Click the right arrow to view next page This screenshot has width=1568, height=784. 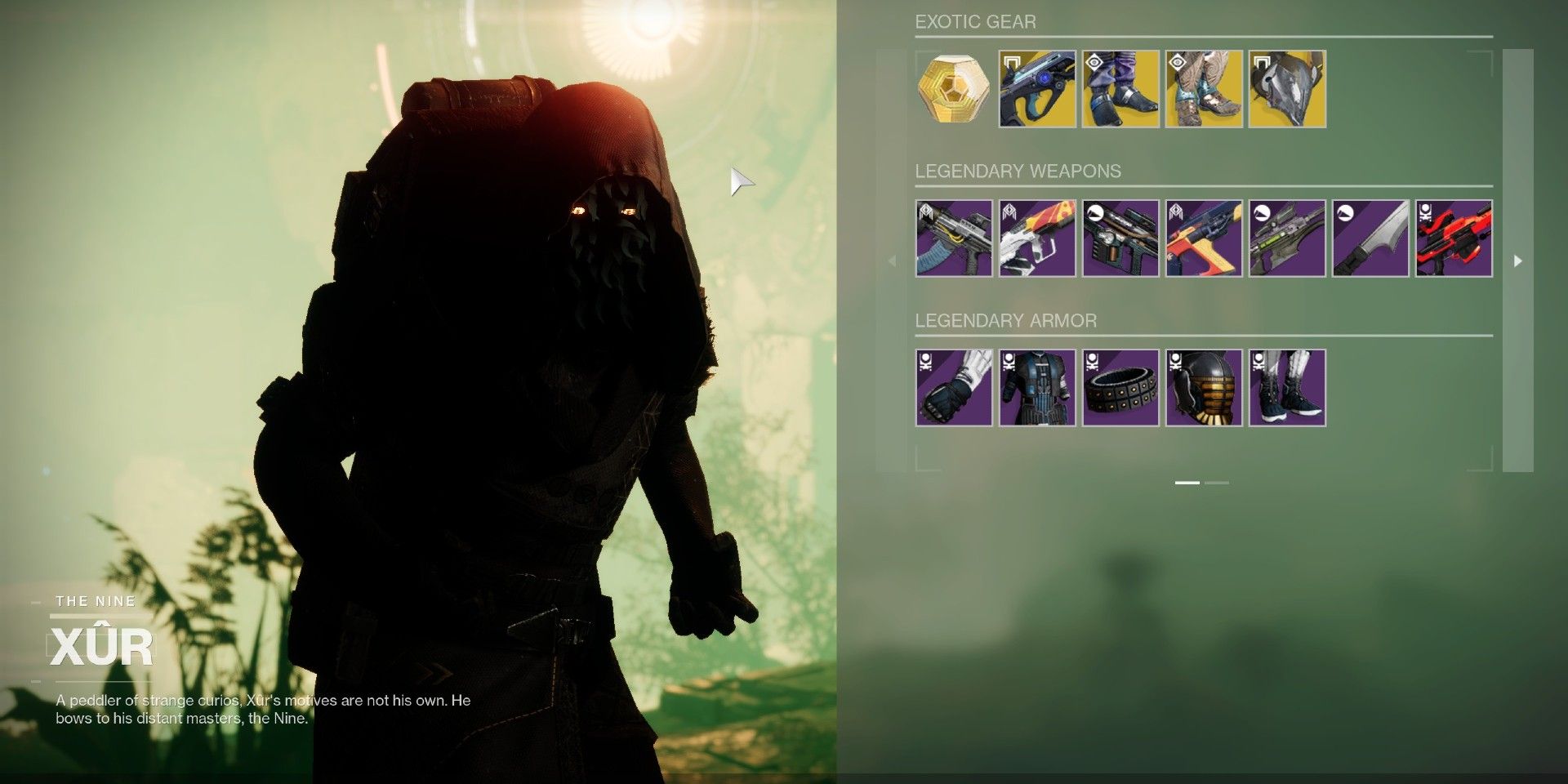click(1517, 262)
